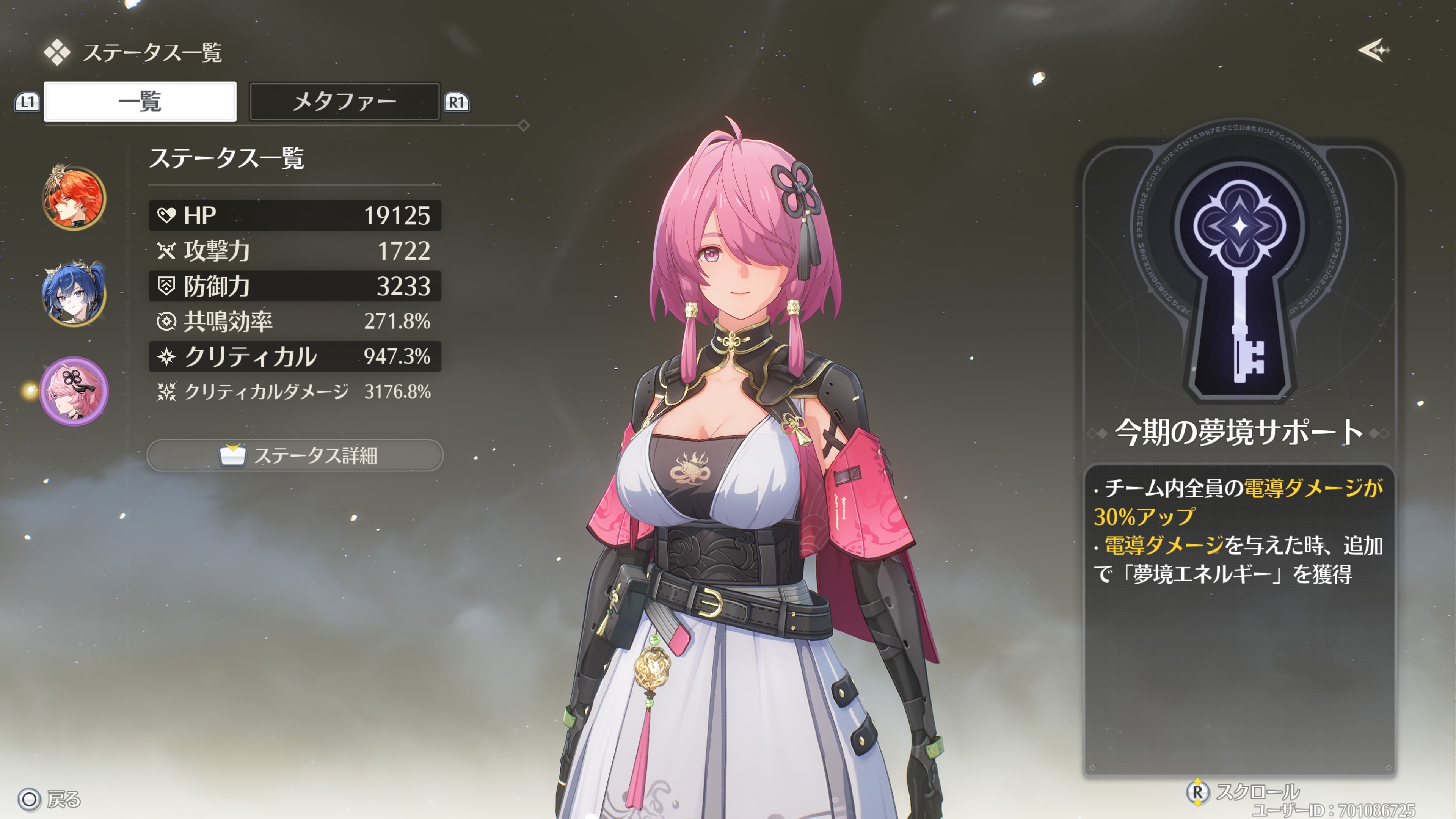Select the HP stat row
Viewport: 1456px width, 819px height.
coord(295,215)
